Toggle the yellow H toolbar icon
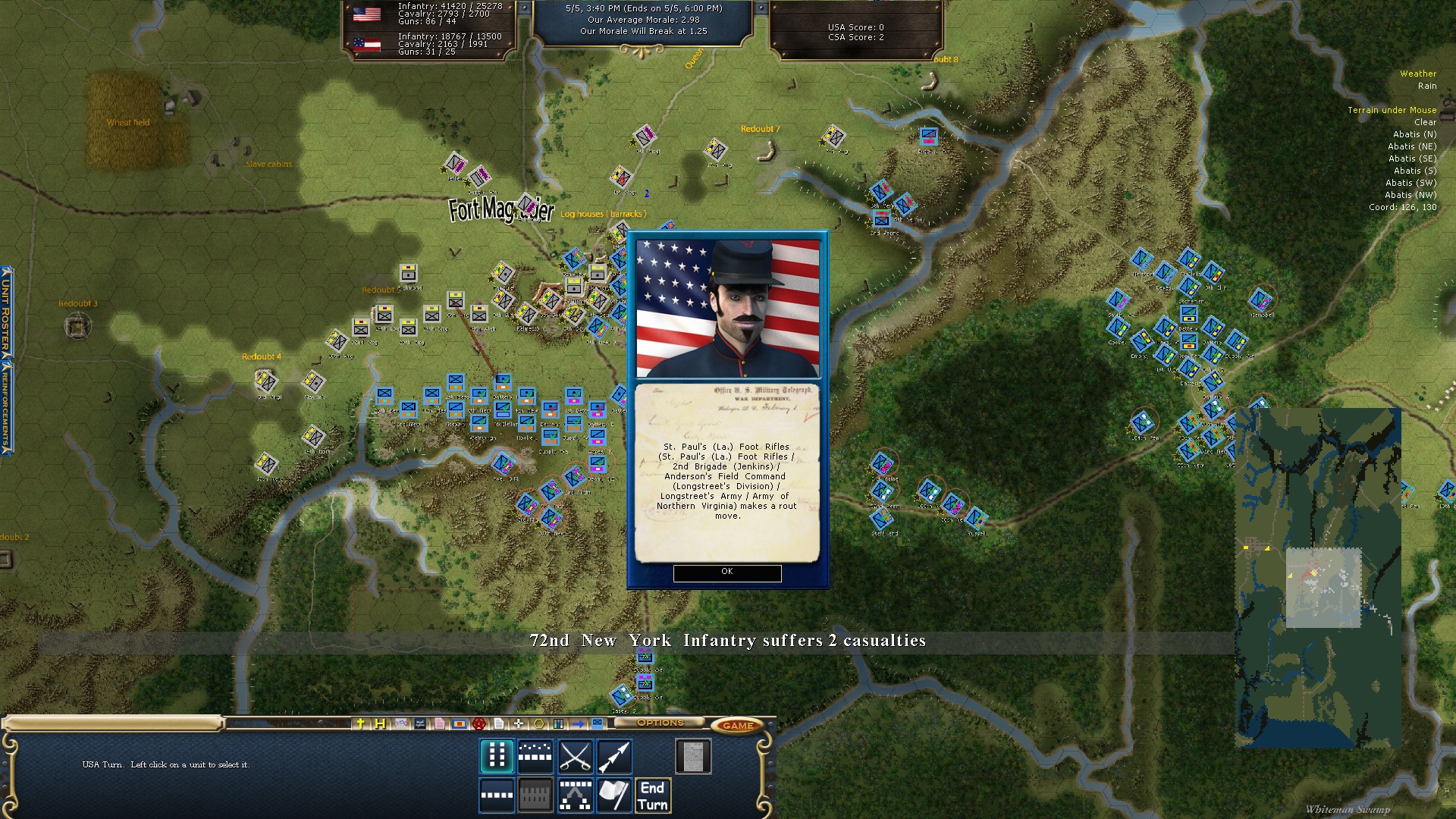1456x819 pixels. point(380,723)
